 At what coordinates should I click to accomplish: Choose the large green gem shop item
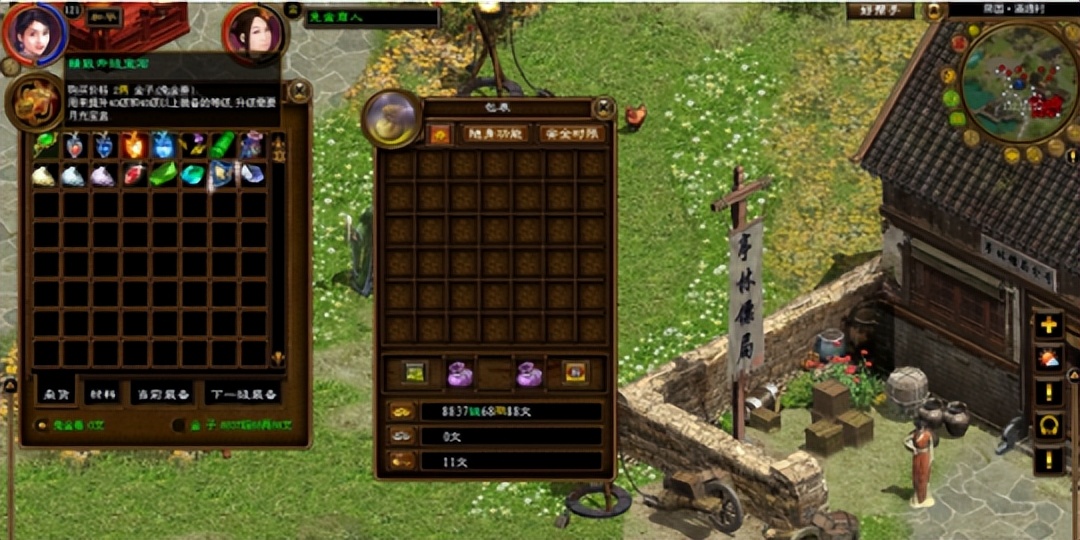pyautogui.click(x=163, y=175)
